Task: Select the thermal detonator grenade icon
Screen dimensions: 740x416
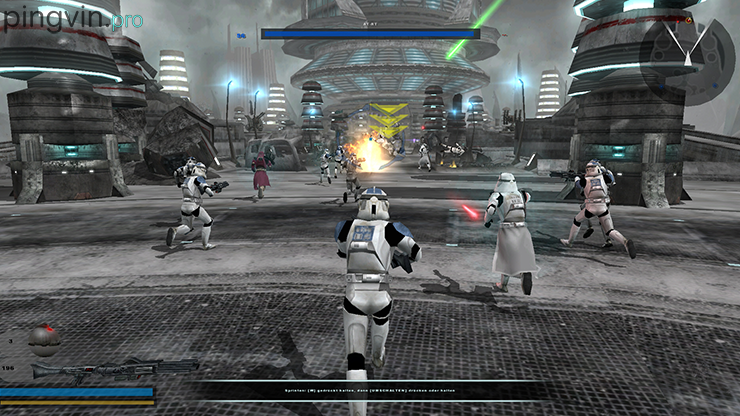Action: pos(44,340)
